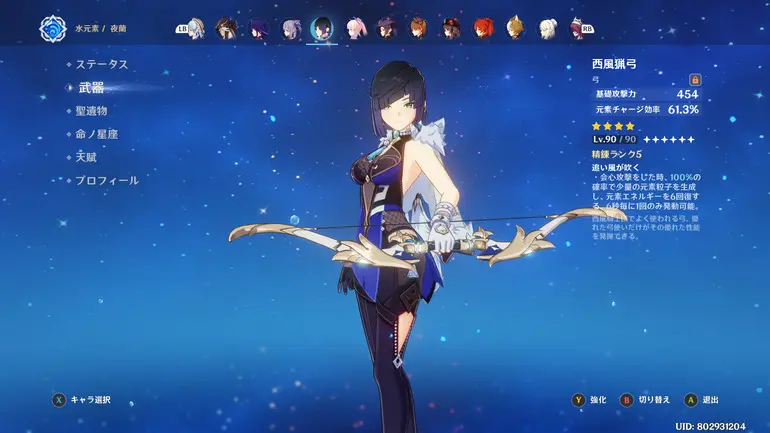The image size is (770, 433).
Task: Select the 武器 menu entry
Action: pos(91,88)
